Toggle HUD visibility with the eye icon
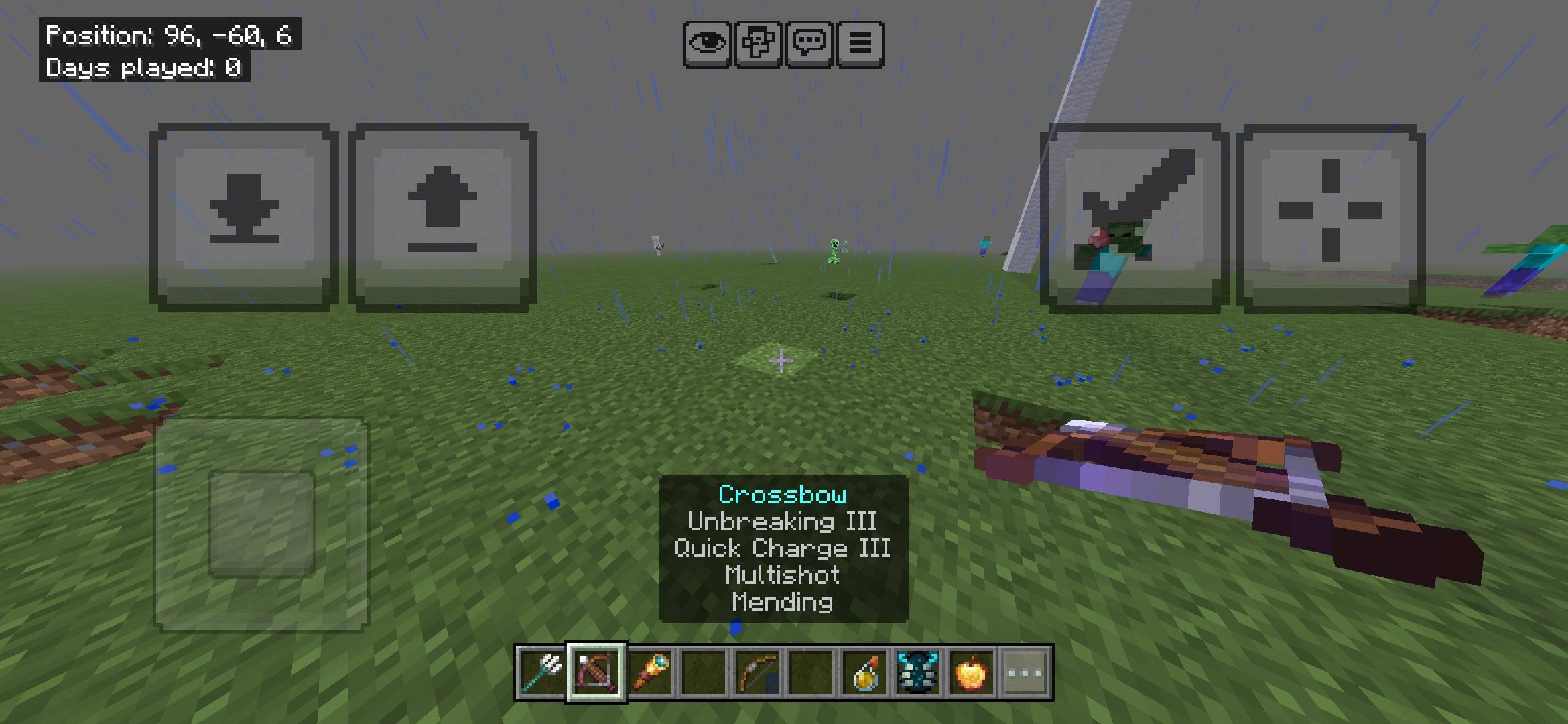 [x=708, y=43]
